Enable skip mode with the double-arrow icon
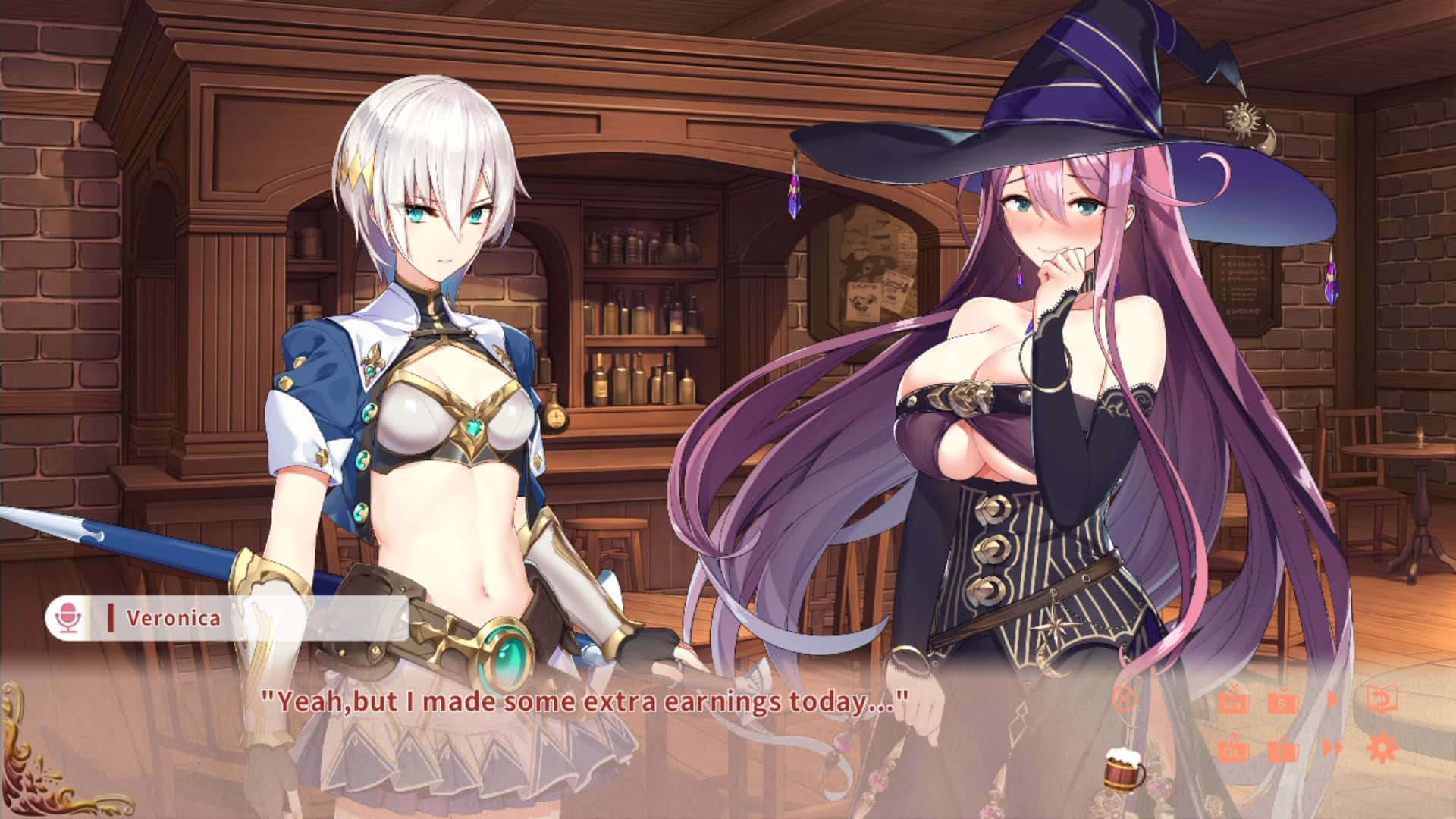The image size is (1456, 819). 1335,748
